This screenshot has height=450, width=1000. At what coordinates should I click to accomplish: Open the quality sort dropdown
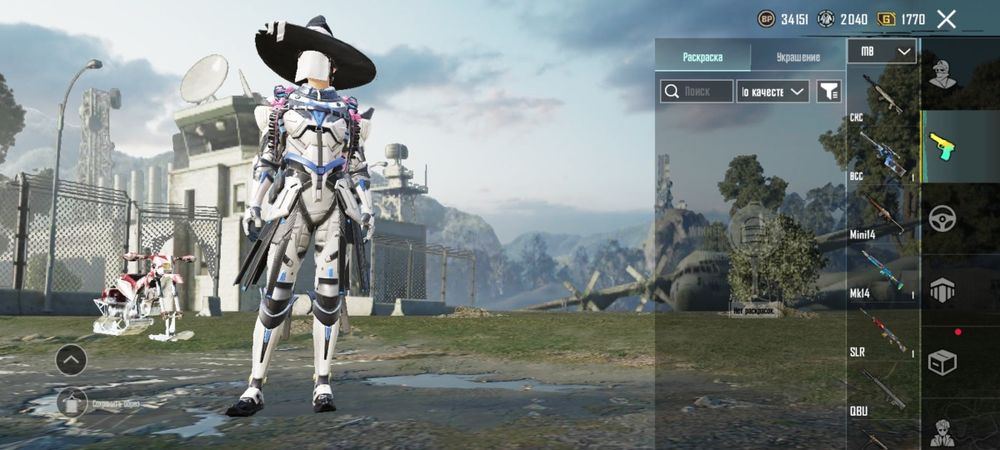pyautogui.click(x=772, y=92)
